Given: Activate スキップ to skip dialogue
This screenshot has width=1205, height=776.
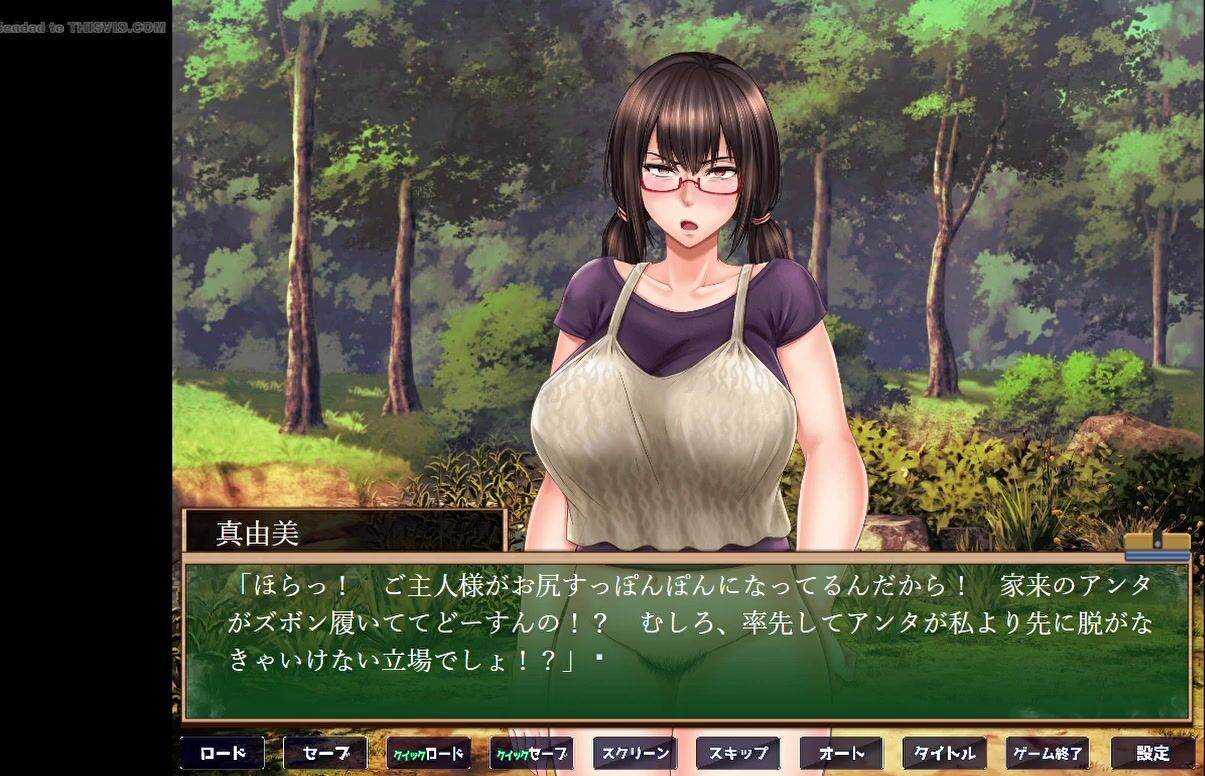Looking at the screenshot, I should tap(738, 753).
